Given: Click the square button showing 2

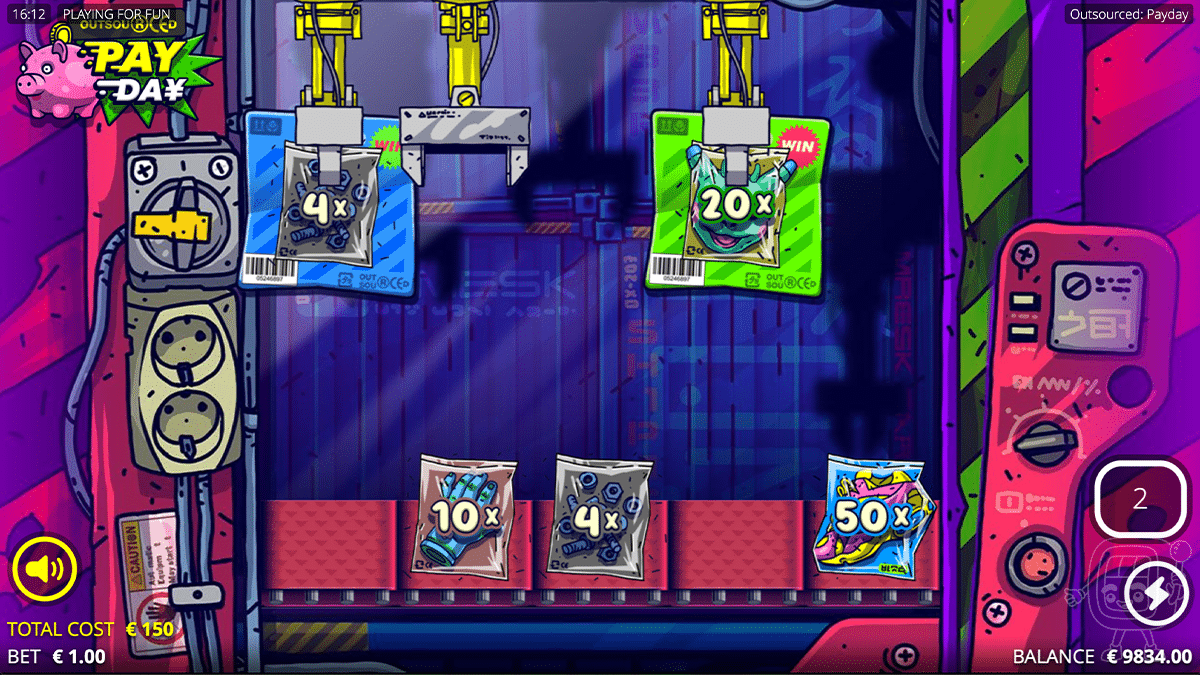Looking at the screenshot, I should coord(1140,499).
